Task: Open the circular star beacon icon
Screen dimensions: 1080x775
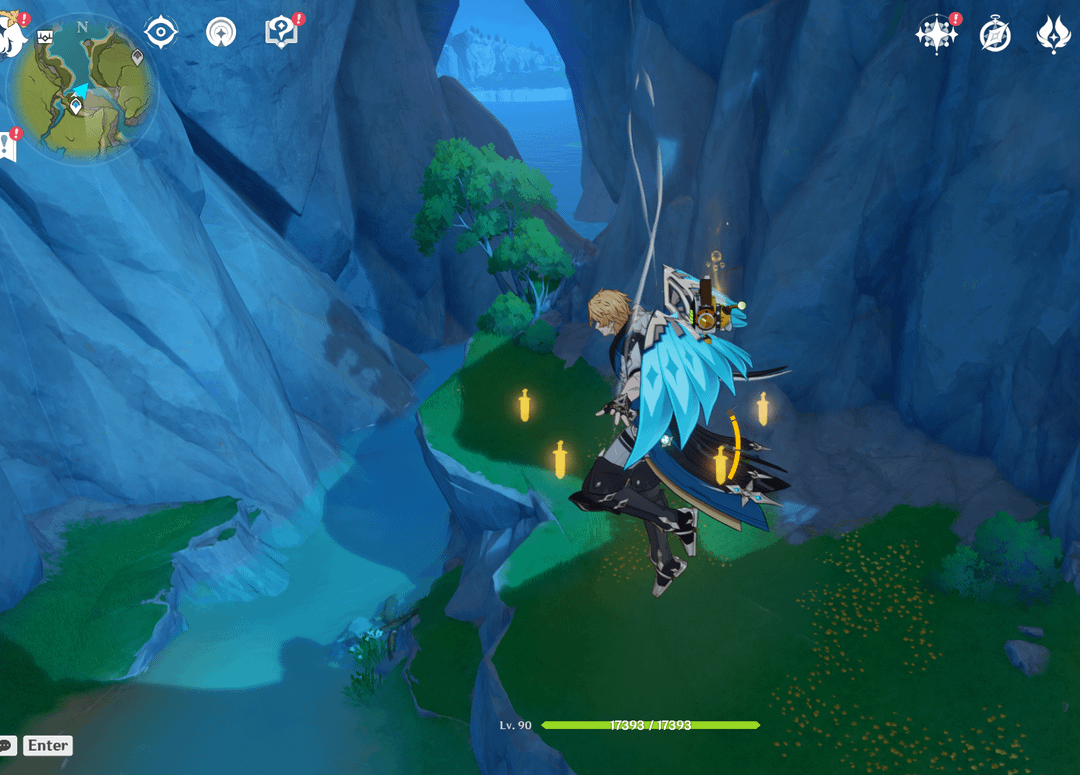Action: 221,32
